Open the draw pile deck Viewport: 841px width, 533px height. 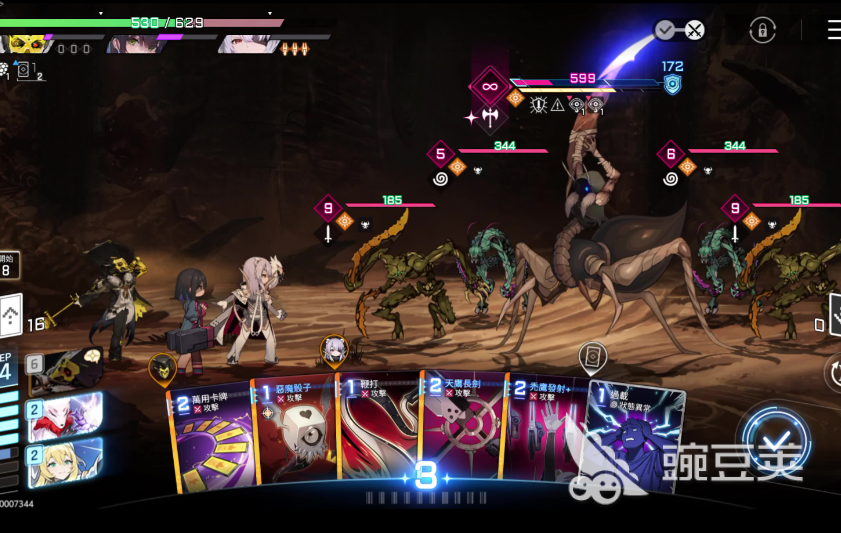pyautogui.click(x=10, y=317)
